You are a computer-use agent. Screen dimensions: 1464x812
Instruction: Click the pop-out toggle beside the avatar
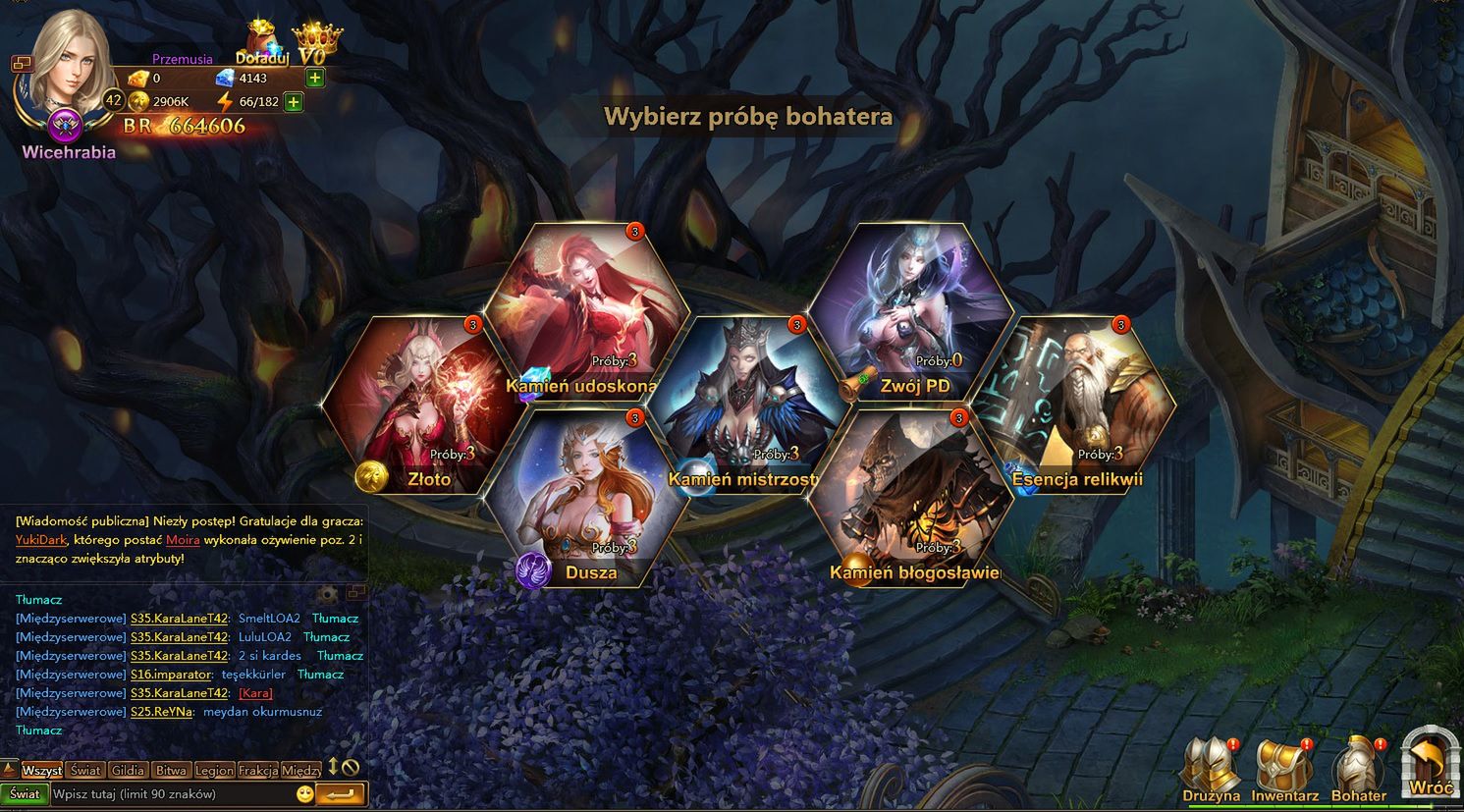[x=23, y=62]
